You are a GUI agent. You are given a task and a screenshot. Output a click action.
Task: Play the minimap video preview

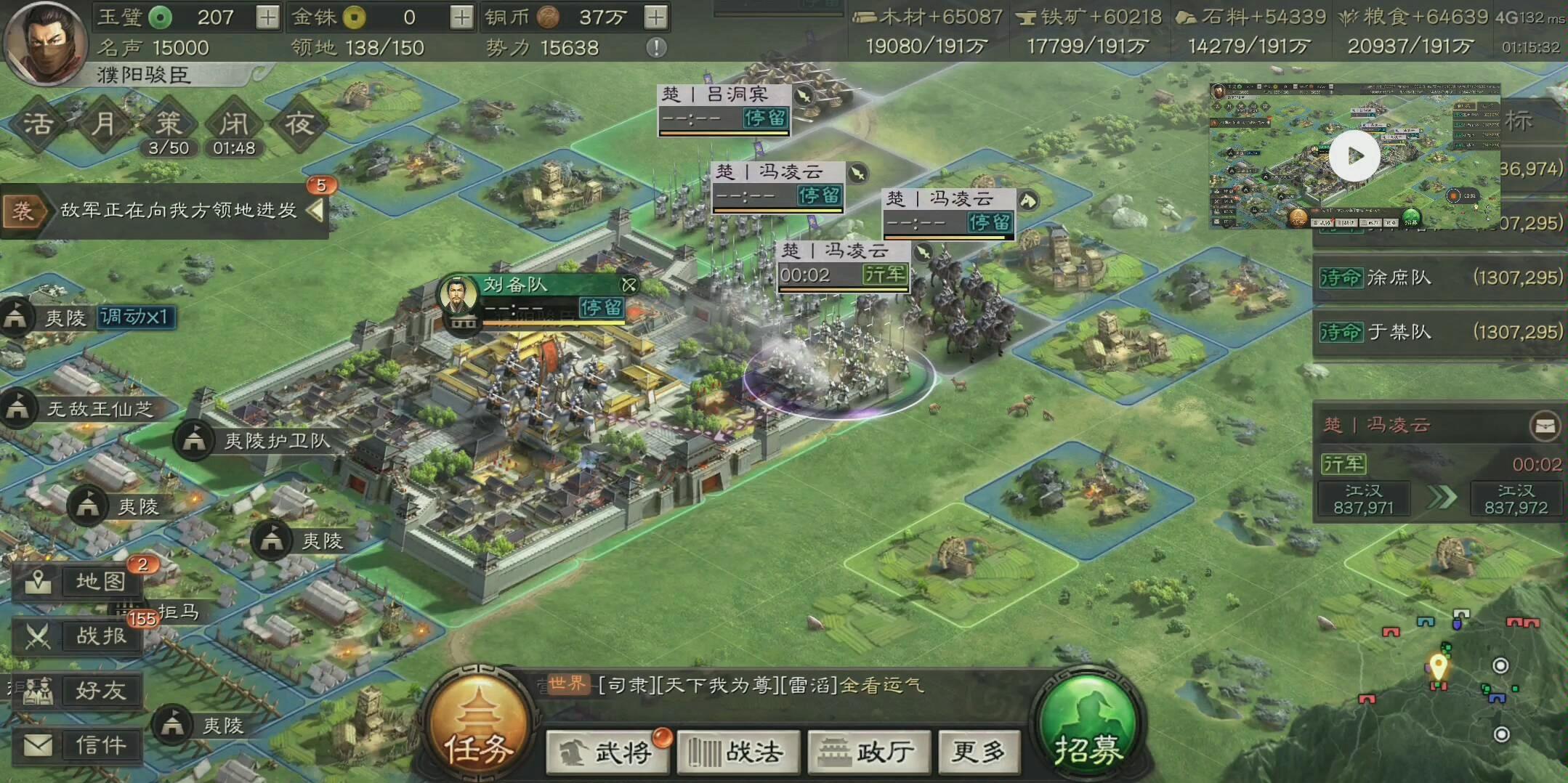click(x=1353, y=155)
